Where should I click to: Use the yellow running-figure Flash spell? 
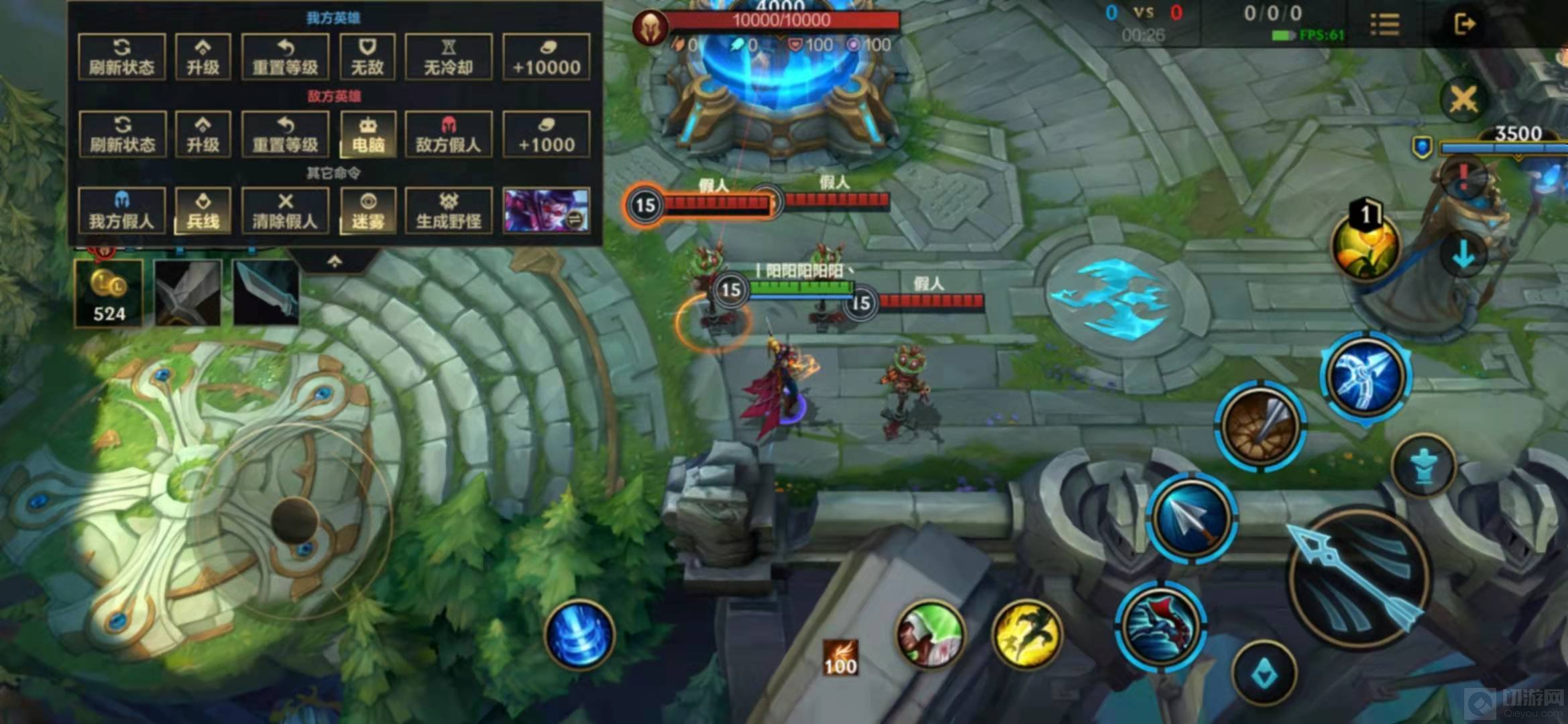coord(1026,635)
